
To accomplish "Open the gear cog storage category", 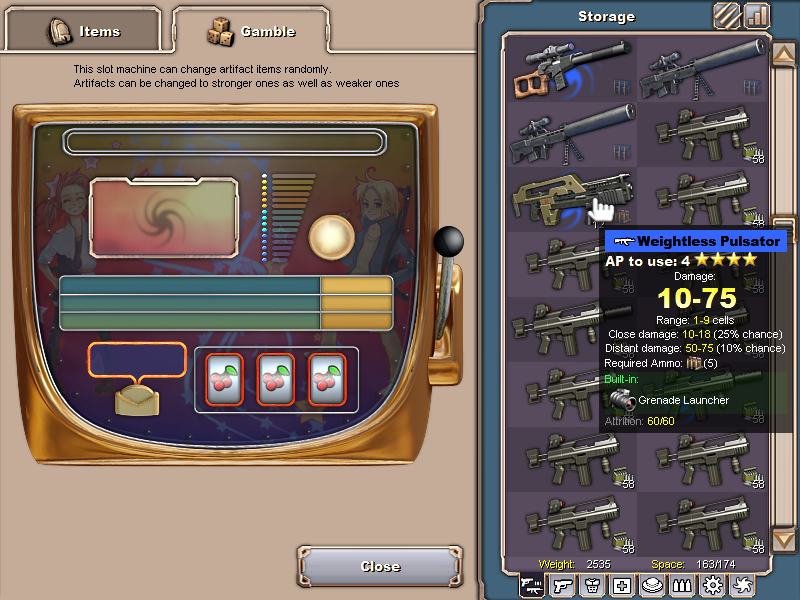I will click(712, 586).
